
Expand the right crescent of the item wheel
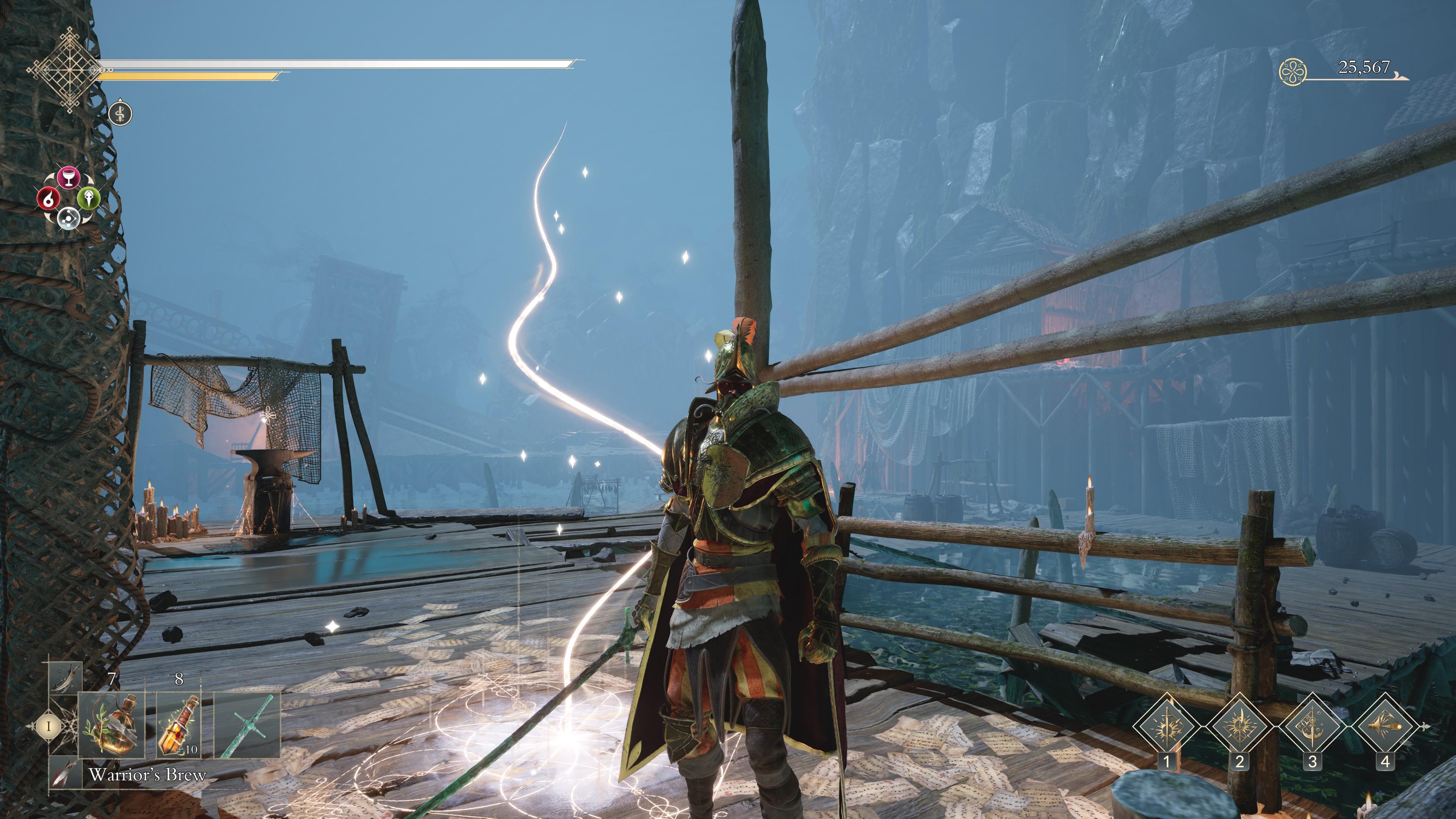click(x=89, y=179)
